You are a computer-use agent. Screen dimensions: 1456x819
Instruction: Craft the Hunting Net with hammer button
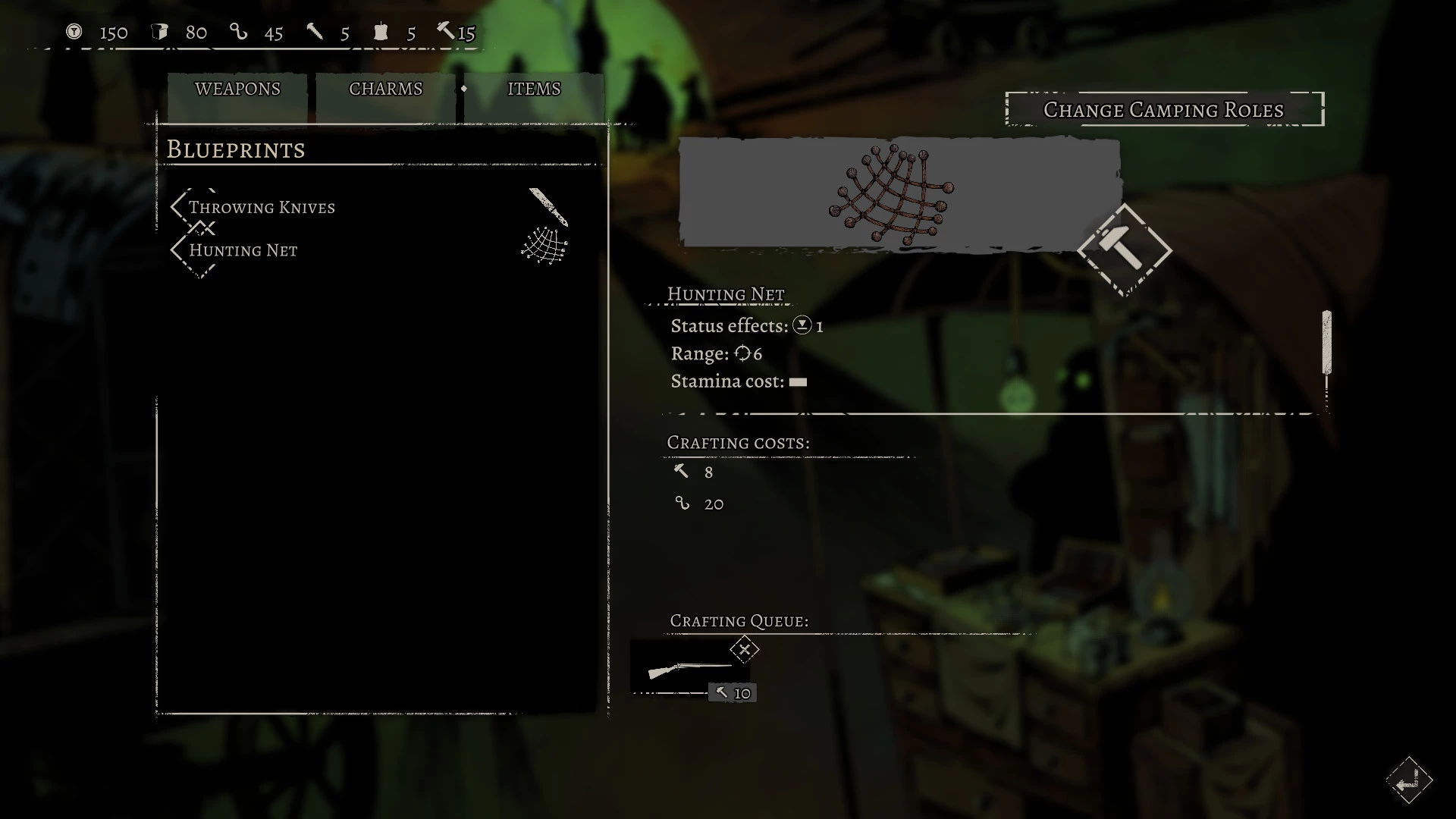[1125, 250]
